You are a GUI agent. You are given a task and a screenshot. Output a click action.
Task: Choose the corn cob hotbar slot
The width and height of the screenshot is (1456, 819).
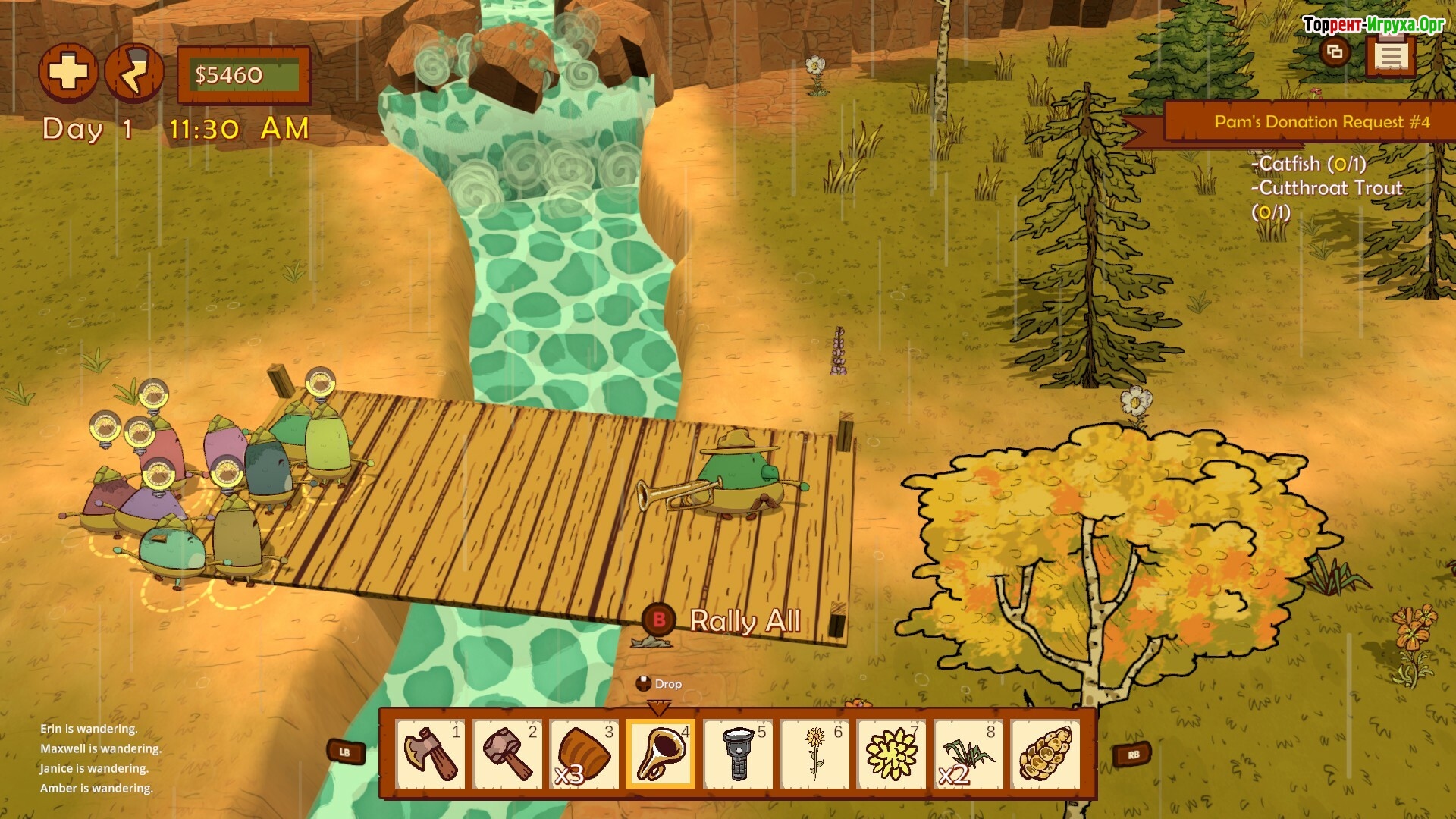[1045, 754]
